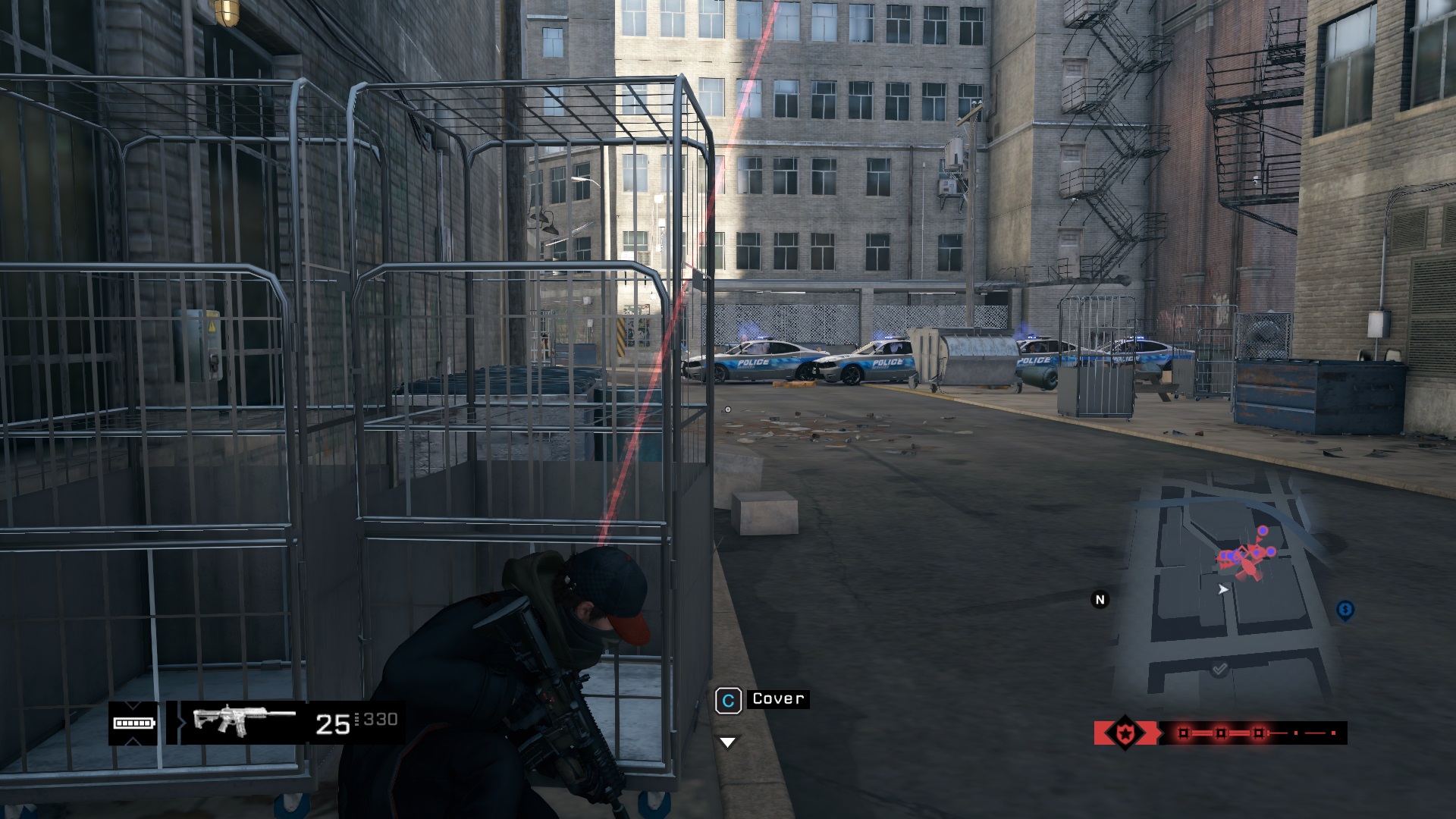Viewport: 1456px width, 819px height.
Task: Click the blue dollar marker on minimap
Action: pyautogui.click(x=1345, y=610)
